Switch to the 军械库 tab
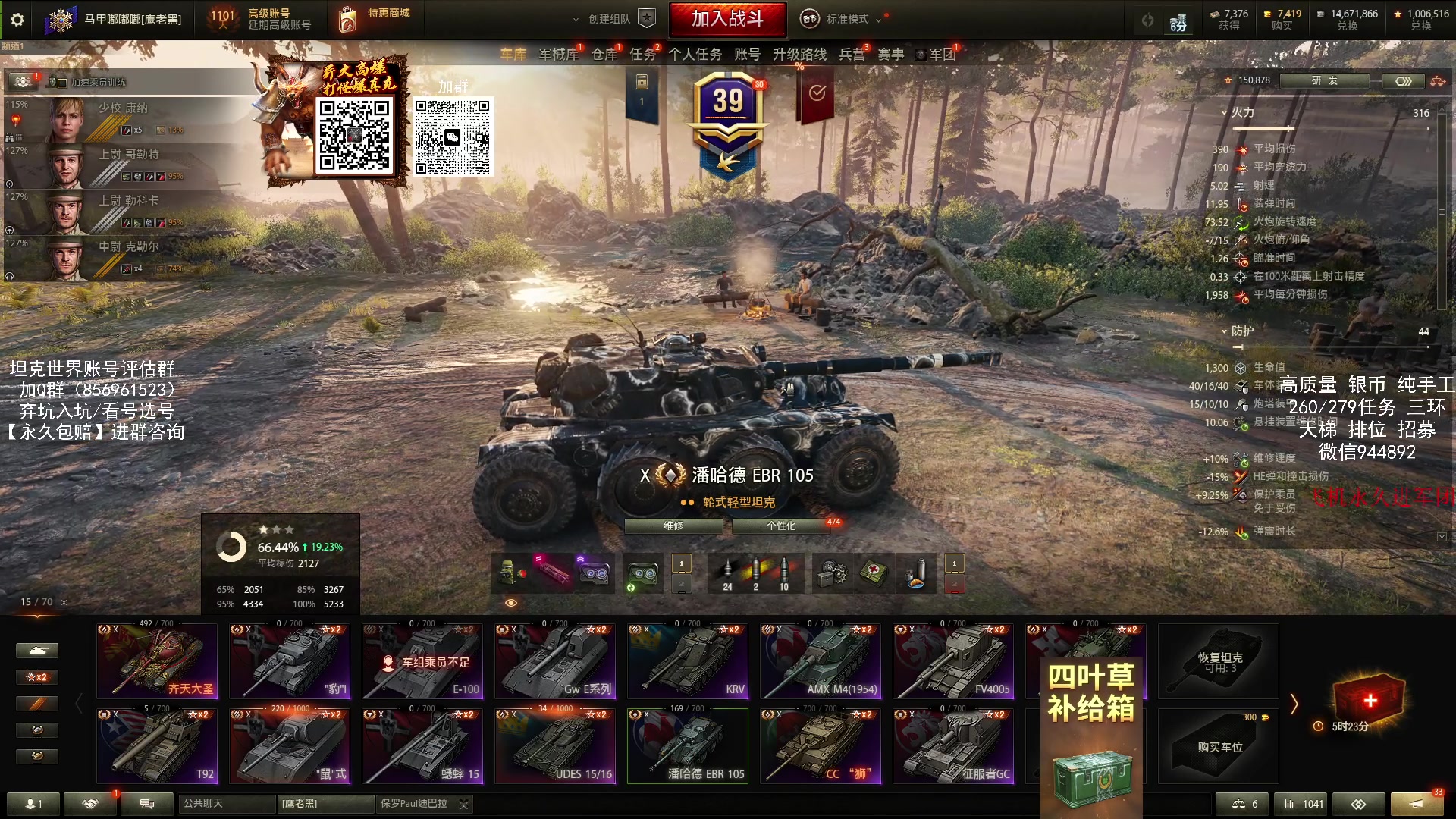Viewport: 1456px width, 819px height. coord(558,54)
